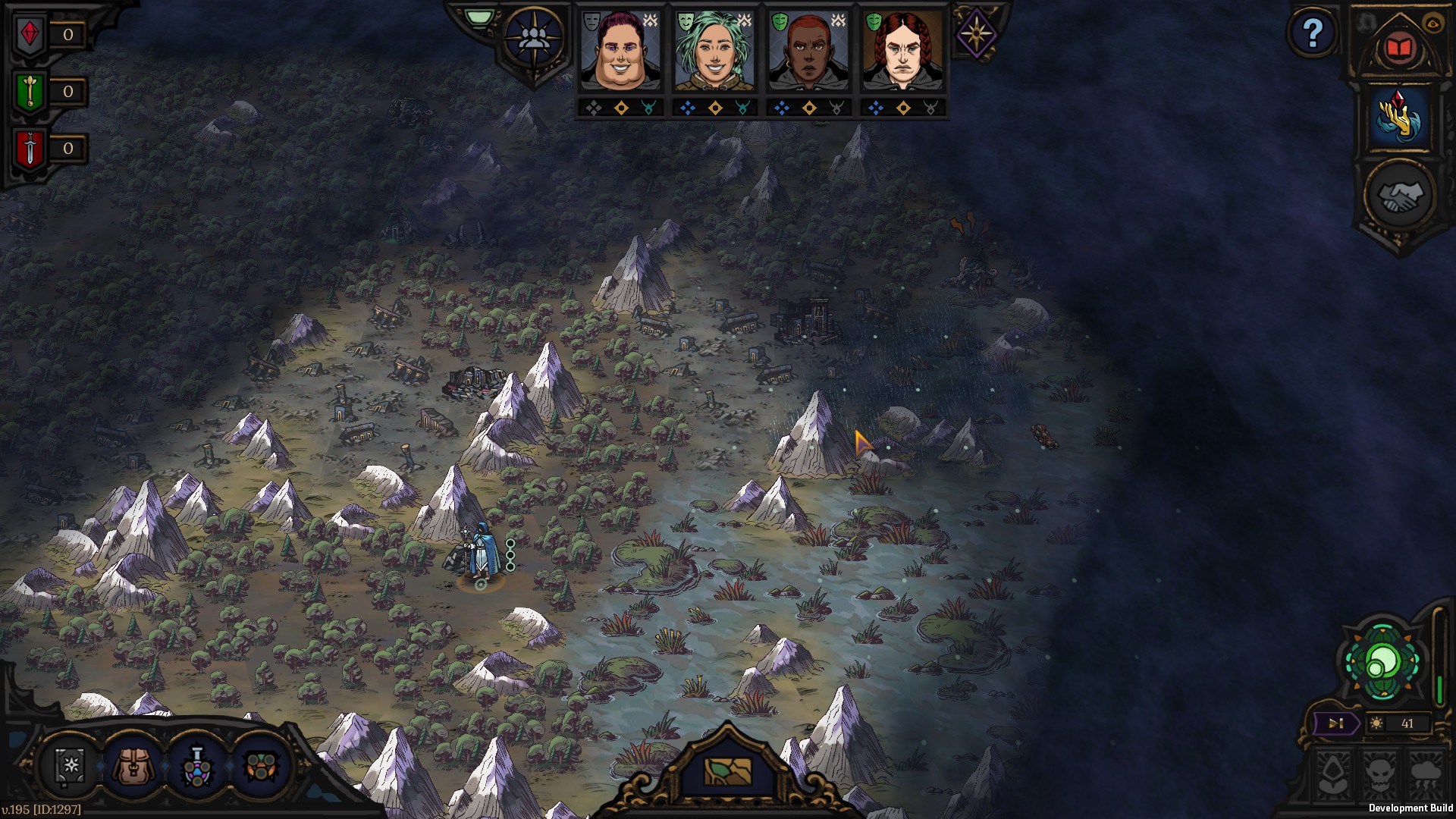Open the handshake diplomacy button

pyautogui.click(x=1399, y=197)
